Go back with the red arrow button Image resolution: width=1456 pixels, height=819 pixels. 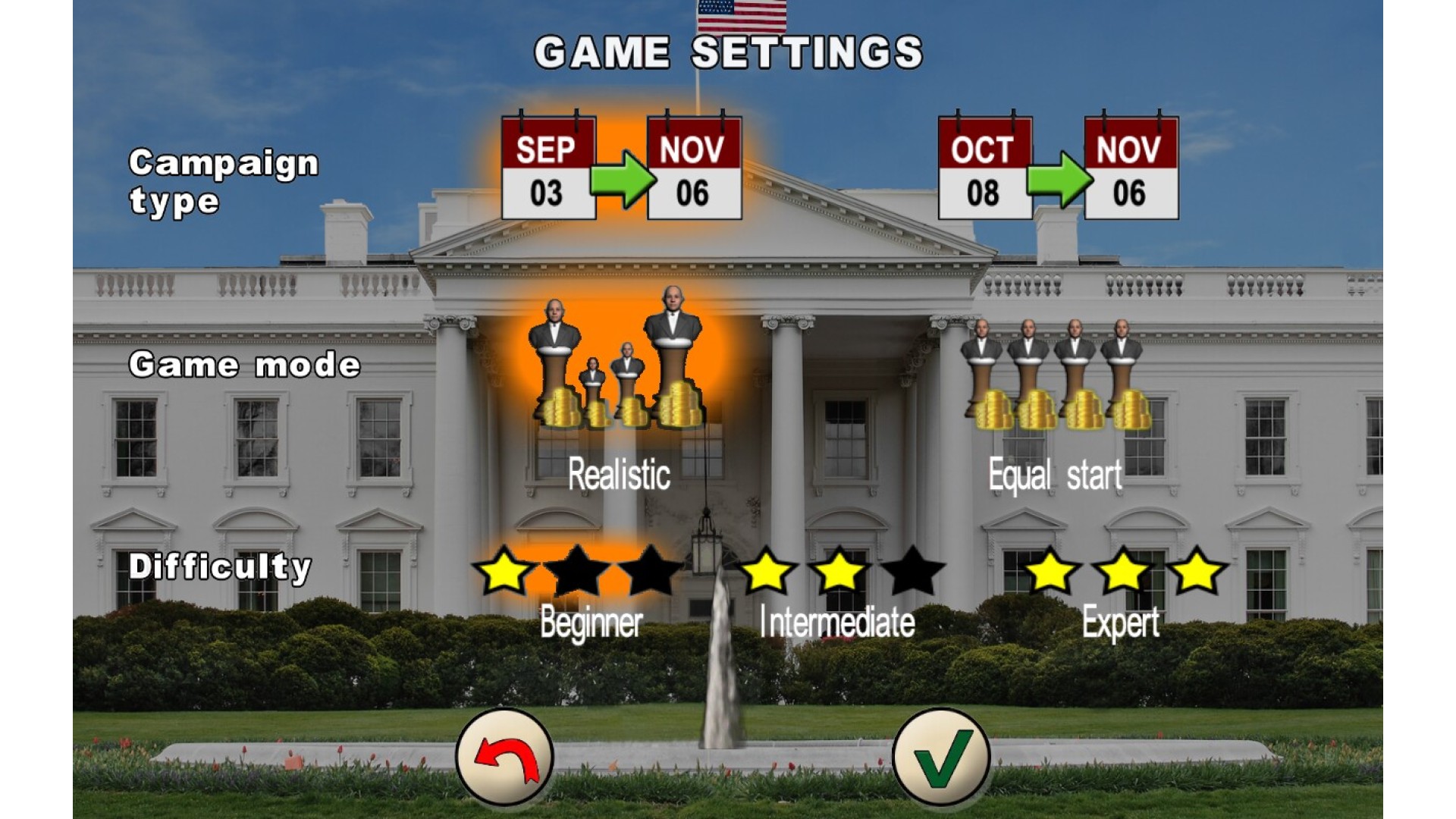click(505, 756)
